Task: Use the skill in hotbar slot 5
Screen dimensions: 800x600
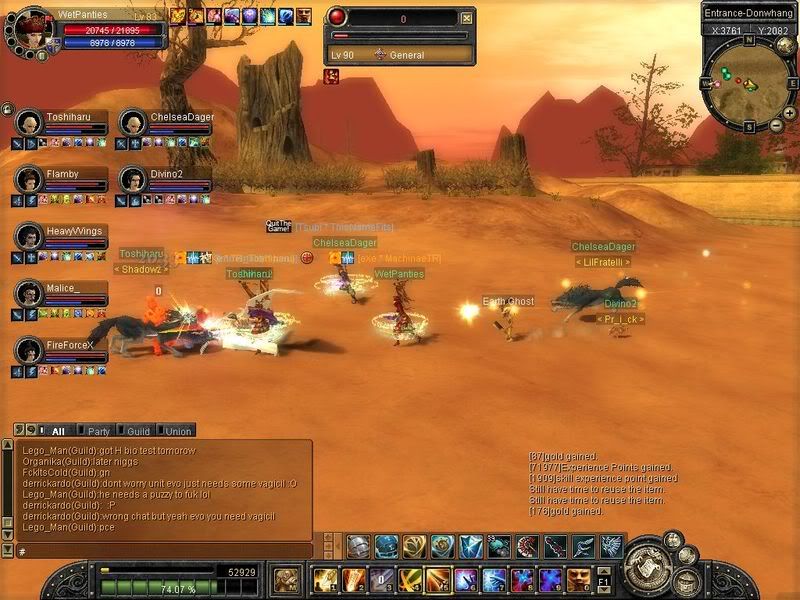Action: click(437, 579)
